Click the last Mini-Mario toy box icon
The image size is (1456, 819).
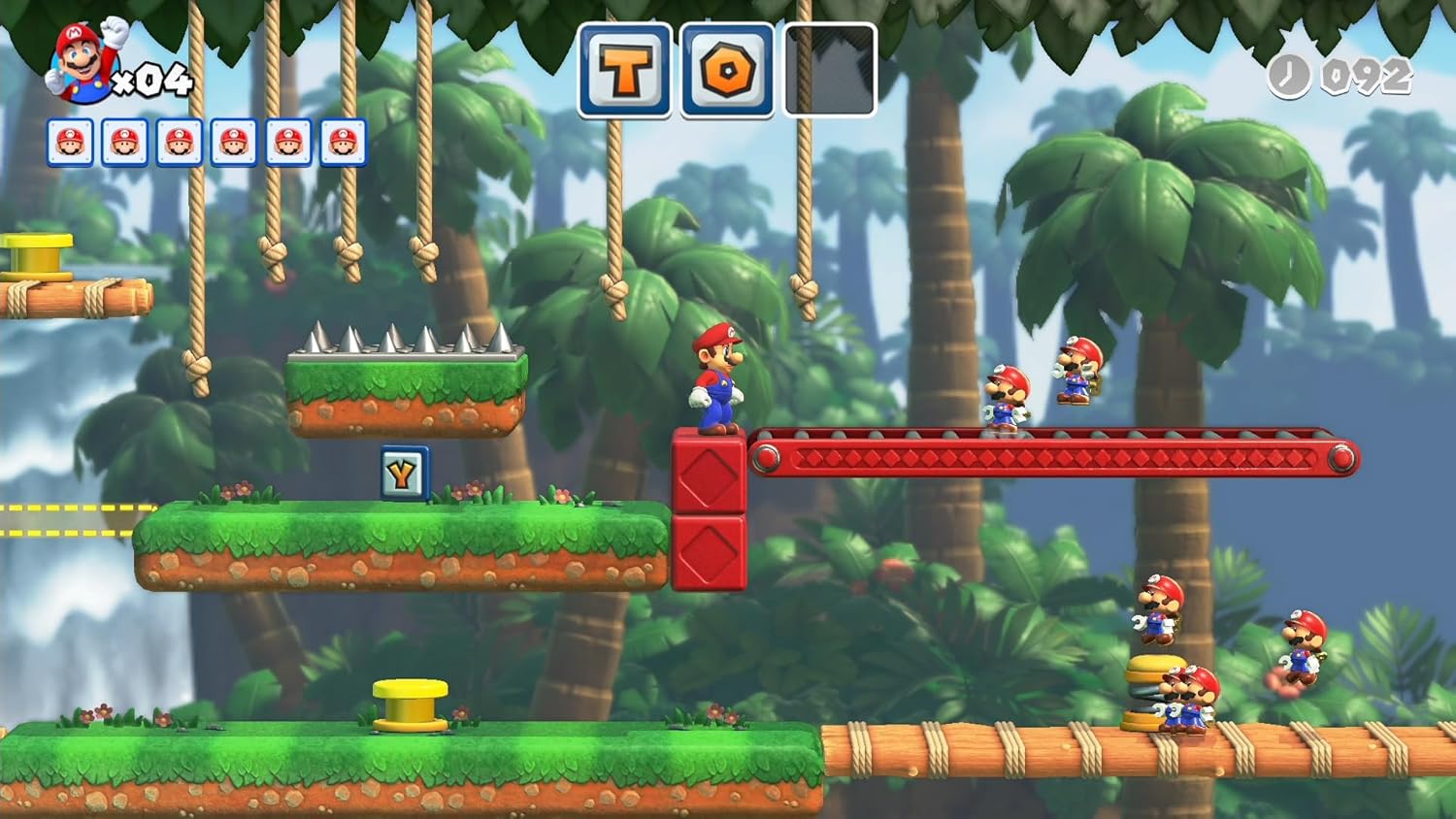pyautogui.click(x=342, y=142)
